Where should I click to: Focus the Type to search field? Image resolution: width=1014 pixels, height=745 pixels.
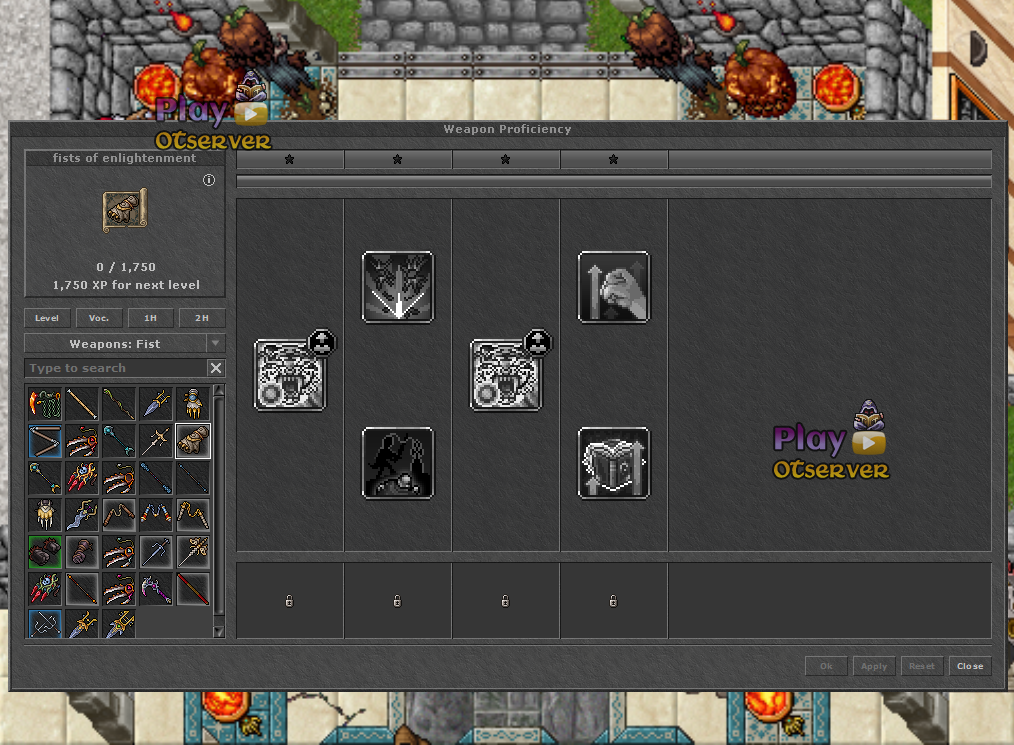[115, 368]
